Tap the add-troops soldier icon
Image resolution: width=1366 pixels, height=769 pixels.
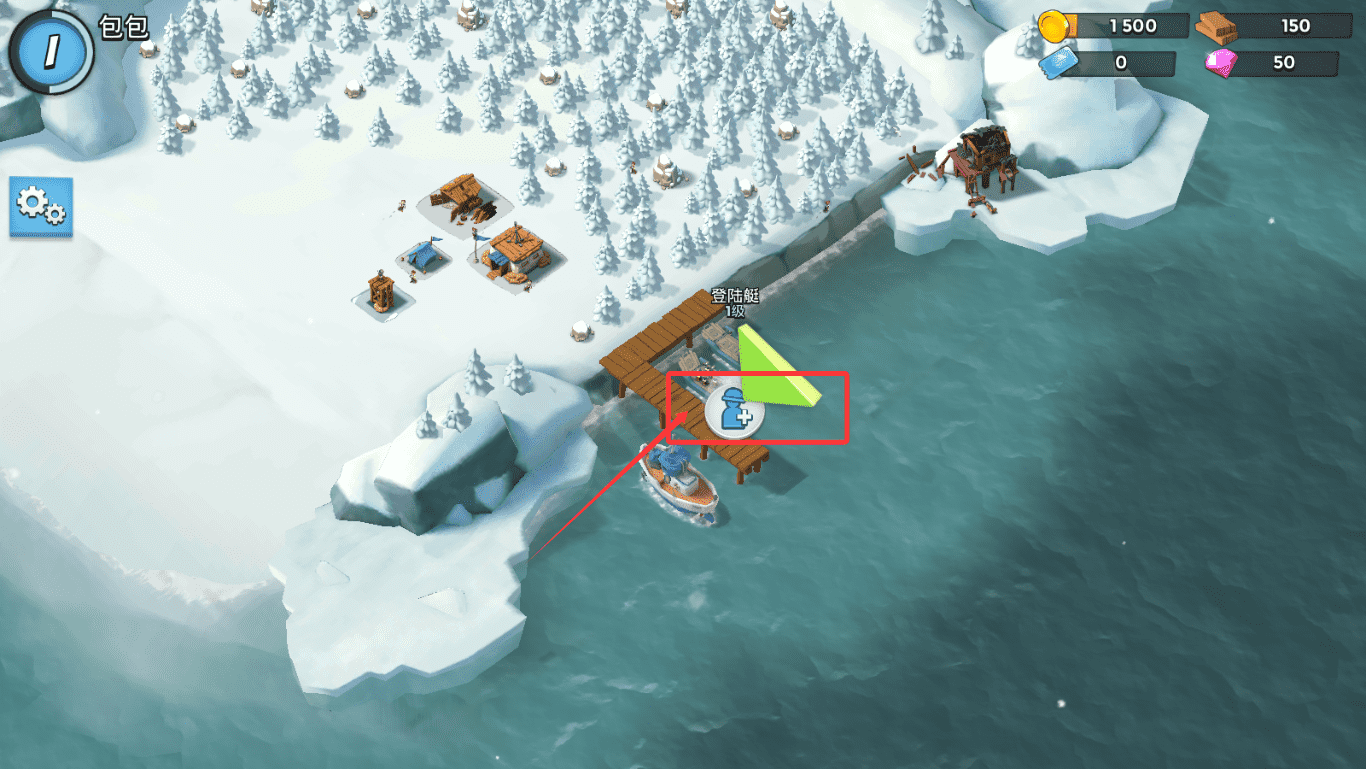coord(735,412)
